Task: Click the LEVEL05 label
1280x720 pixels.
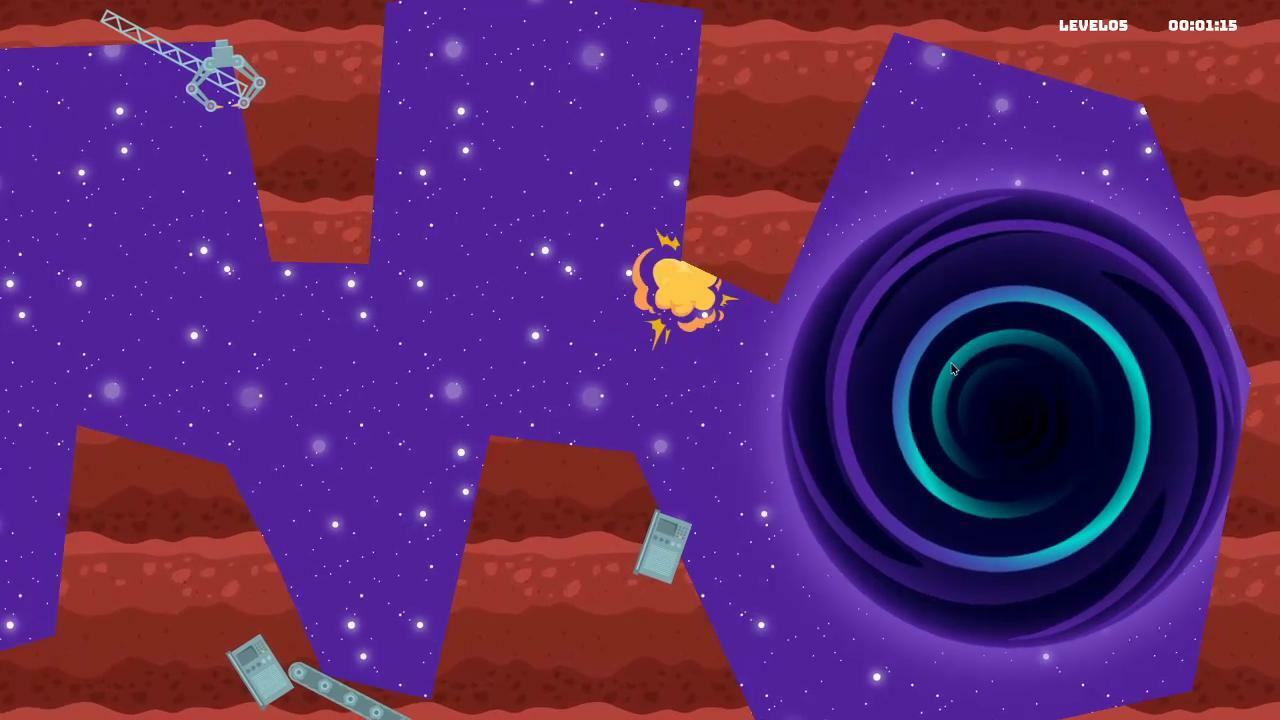Action: 1094,25
